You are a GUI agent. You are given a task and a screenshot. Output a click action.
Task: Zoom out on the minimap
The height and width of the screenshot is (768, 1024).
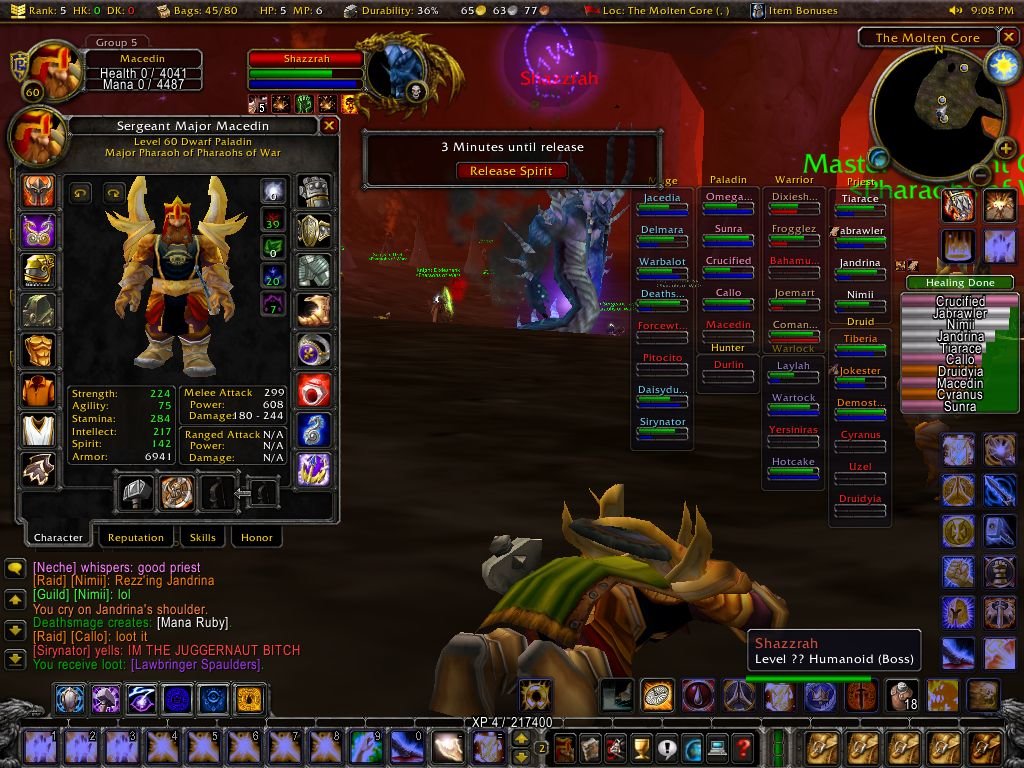tap(981, 176)
